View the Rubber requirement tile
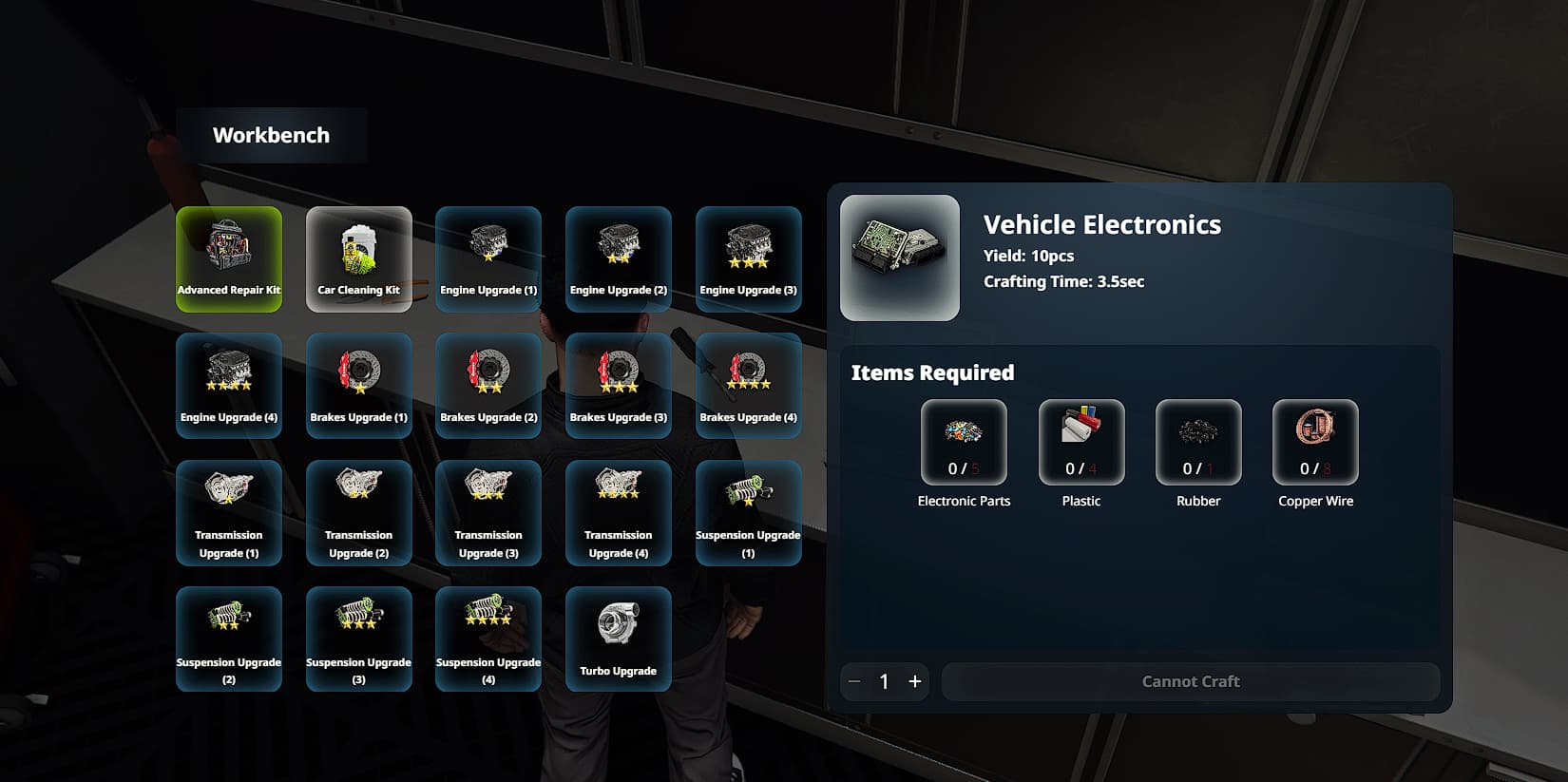 click(x=1197, y=442)
